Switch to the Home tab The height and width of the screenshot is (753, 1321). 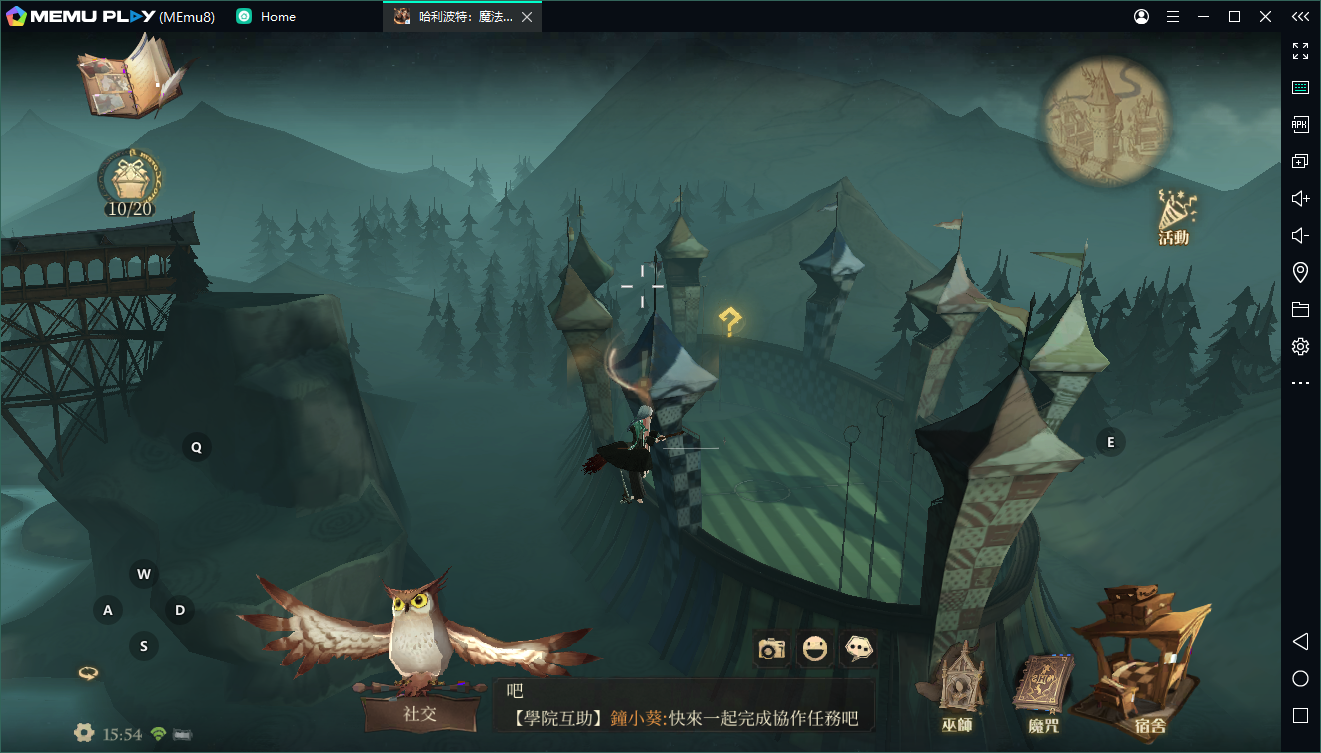pyautogui.click(x=268, y=17)
